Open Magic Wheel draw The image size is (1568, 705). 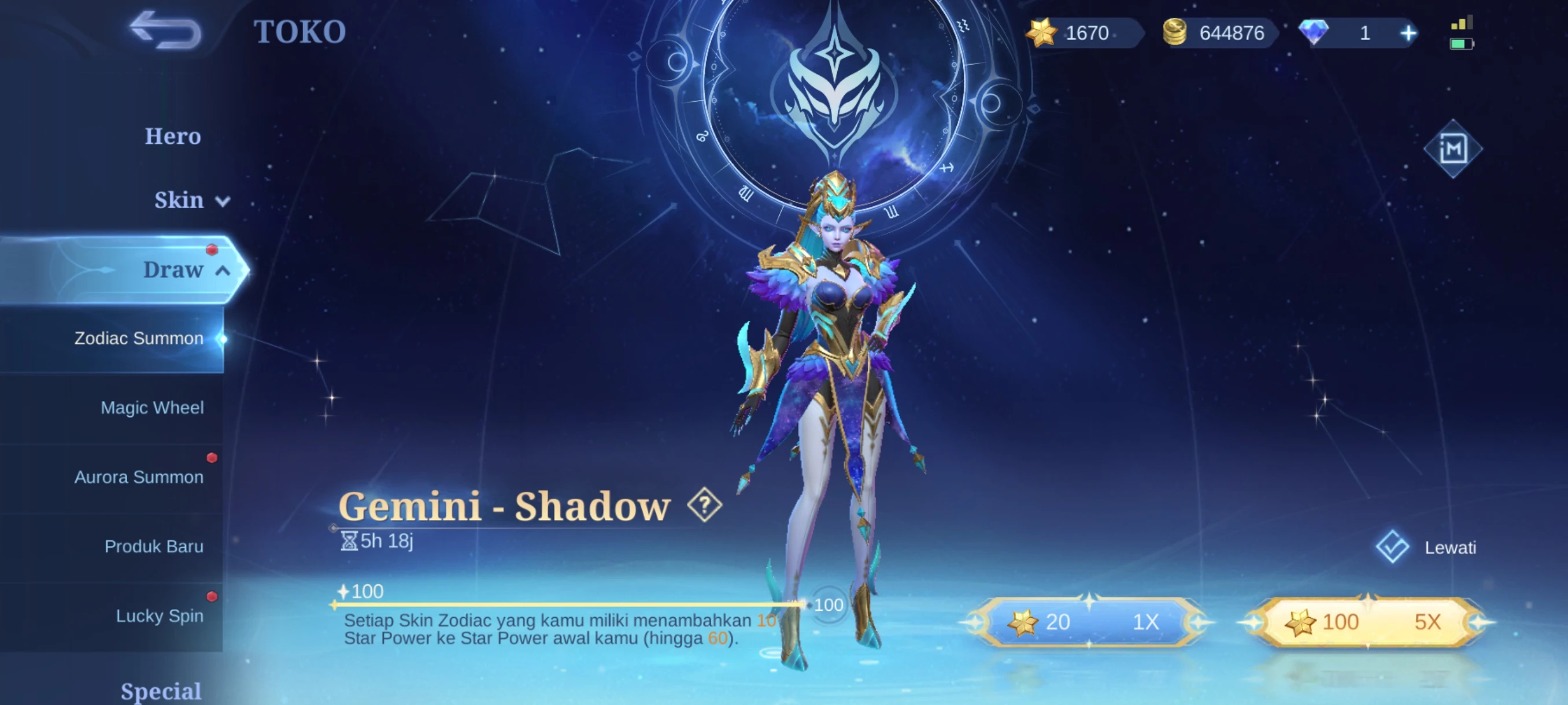tap(151, 407)
